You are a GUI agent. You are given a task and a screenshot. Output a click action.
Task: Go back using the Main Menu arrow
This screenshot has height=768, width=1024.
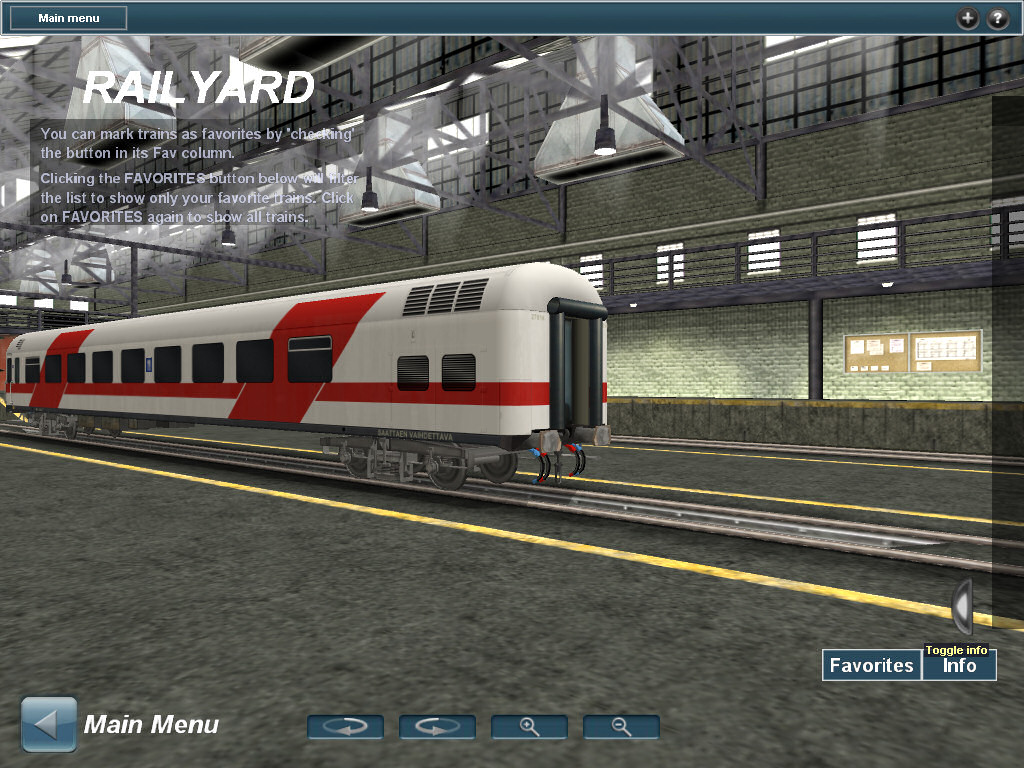49,724
